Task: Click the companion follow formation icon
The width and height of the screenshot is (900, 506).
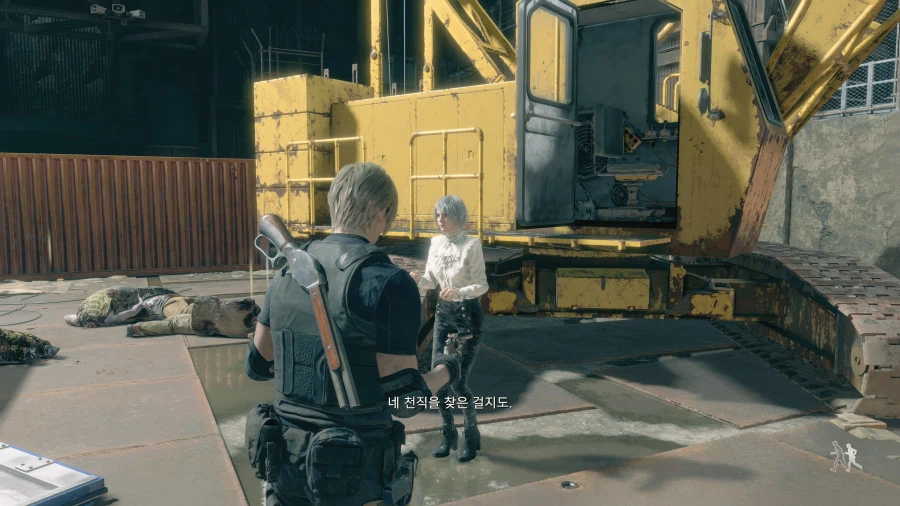Action: [844, 456]
